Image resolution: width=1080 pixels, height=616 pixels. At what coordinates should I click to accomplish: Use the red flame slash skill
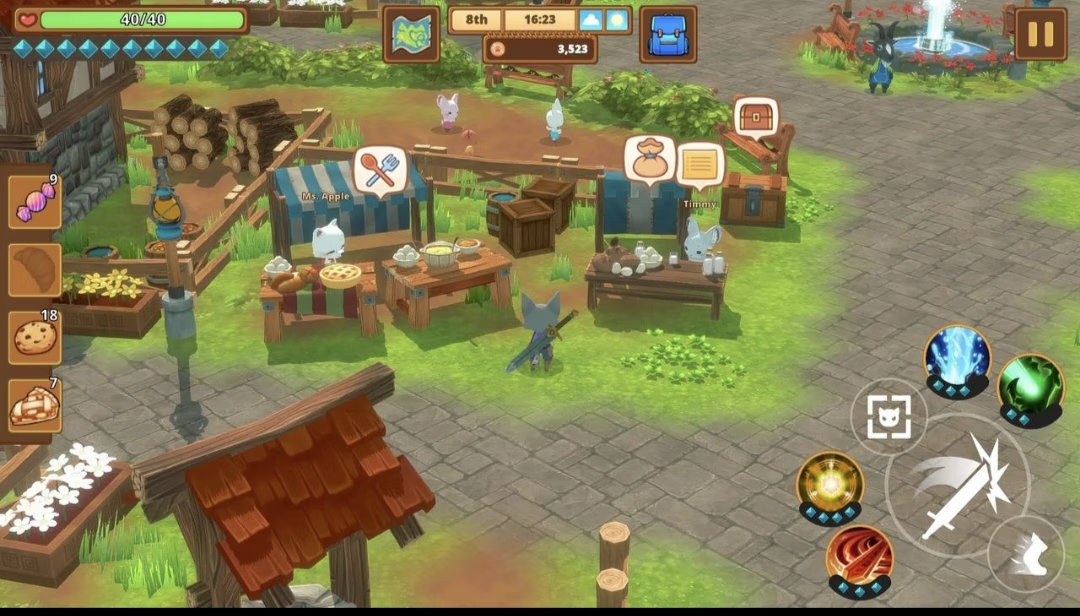[859, 558]
